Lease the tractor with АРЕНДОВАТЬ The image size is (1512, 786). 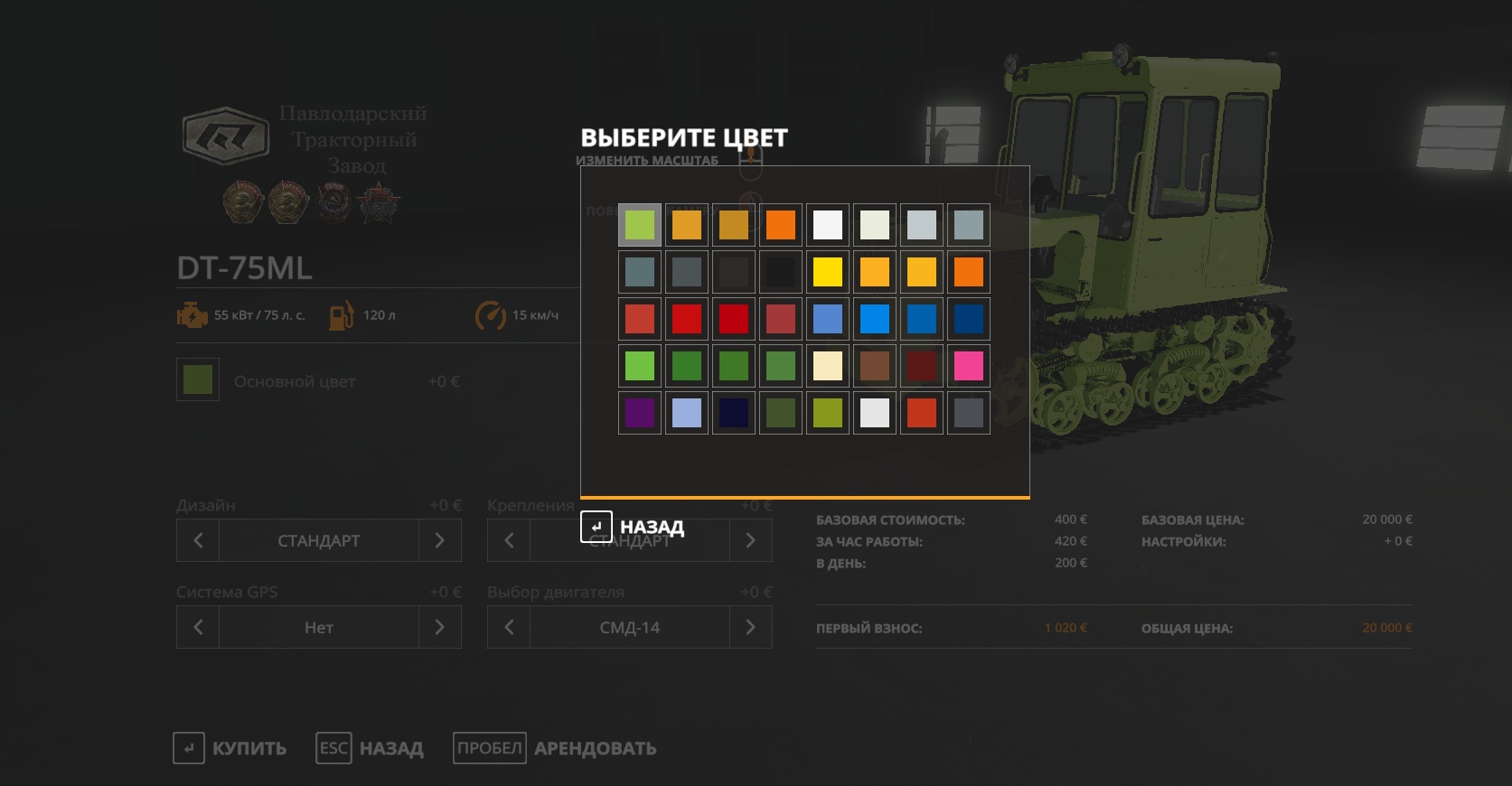(555, 748)
